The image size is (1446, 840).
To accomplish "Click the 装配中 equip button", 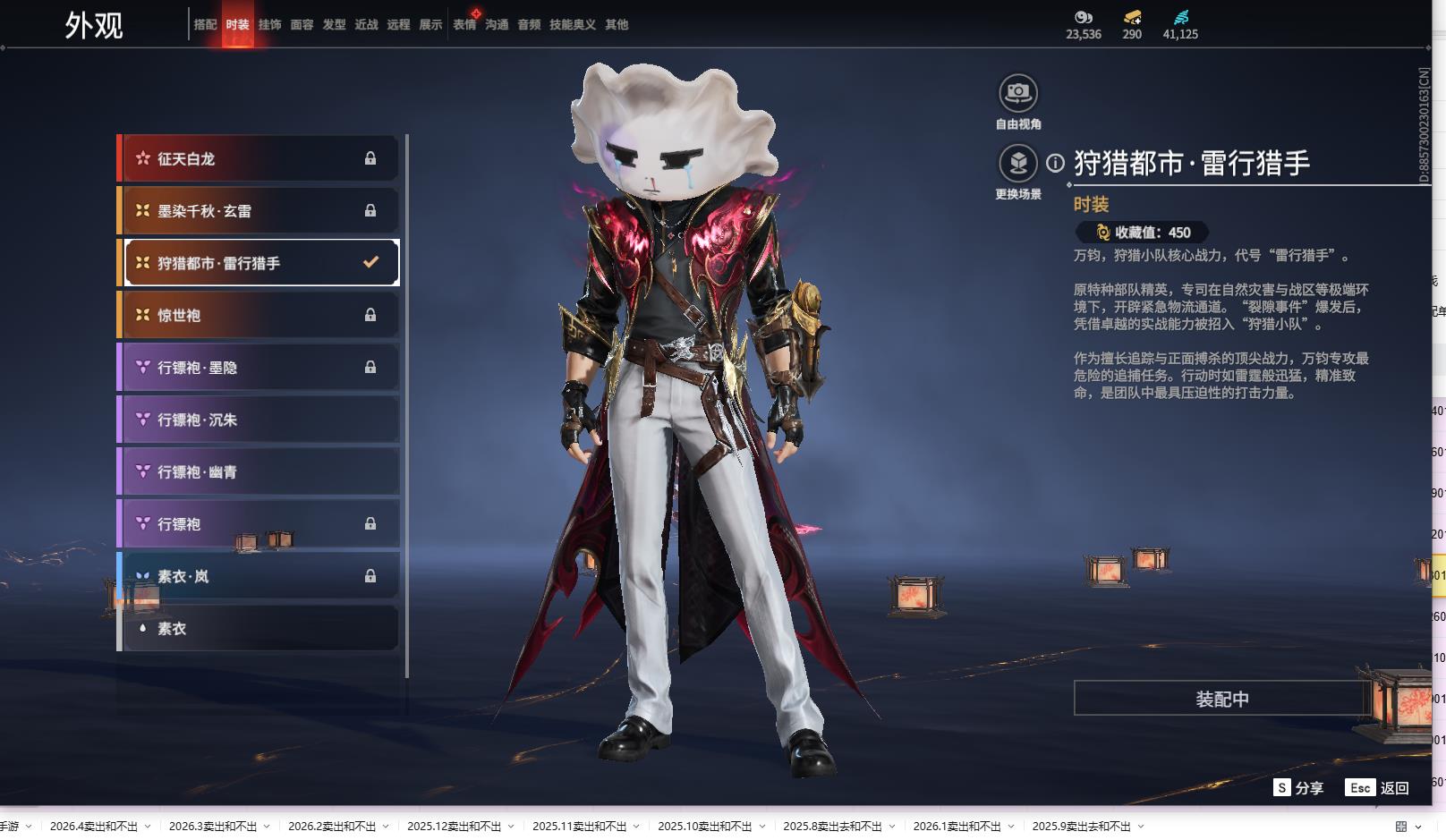I will (1221, 699).
